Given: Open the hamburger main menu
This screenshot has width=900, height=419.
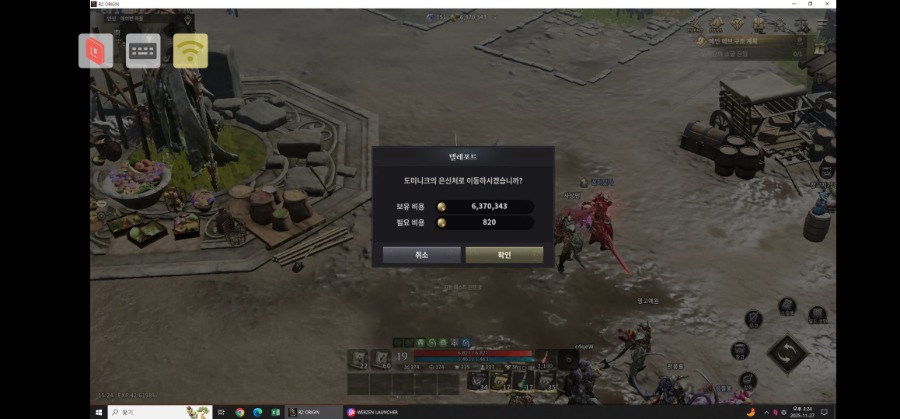Looking at the screenshot, I should (x=822, y=25).
